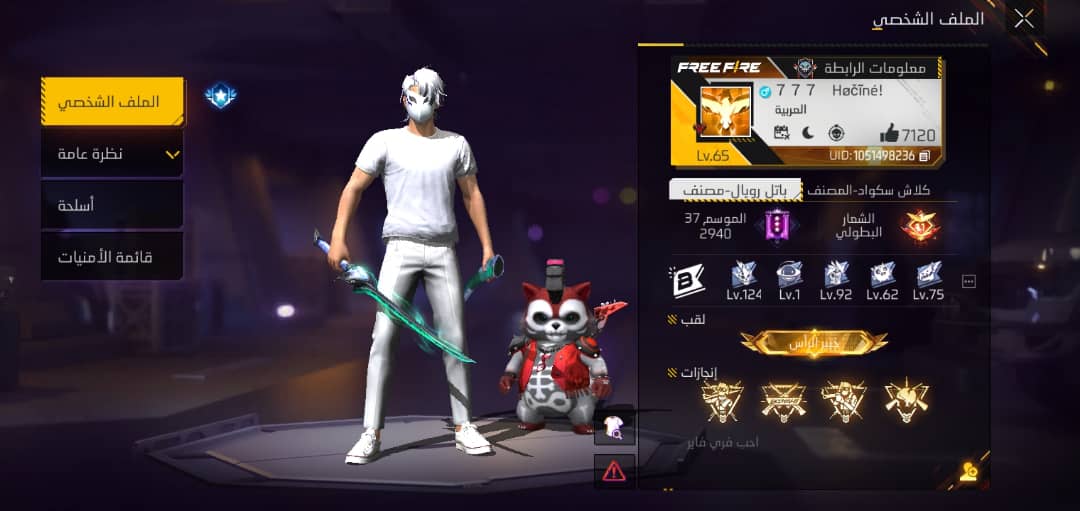Inspect outfit with the shirt magnifier icon
1080x511 pixels.
(x=614, y=430)
